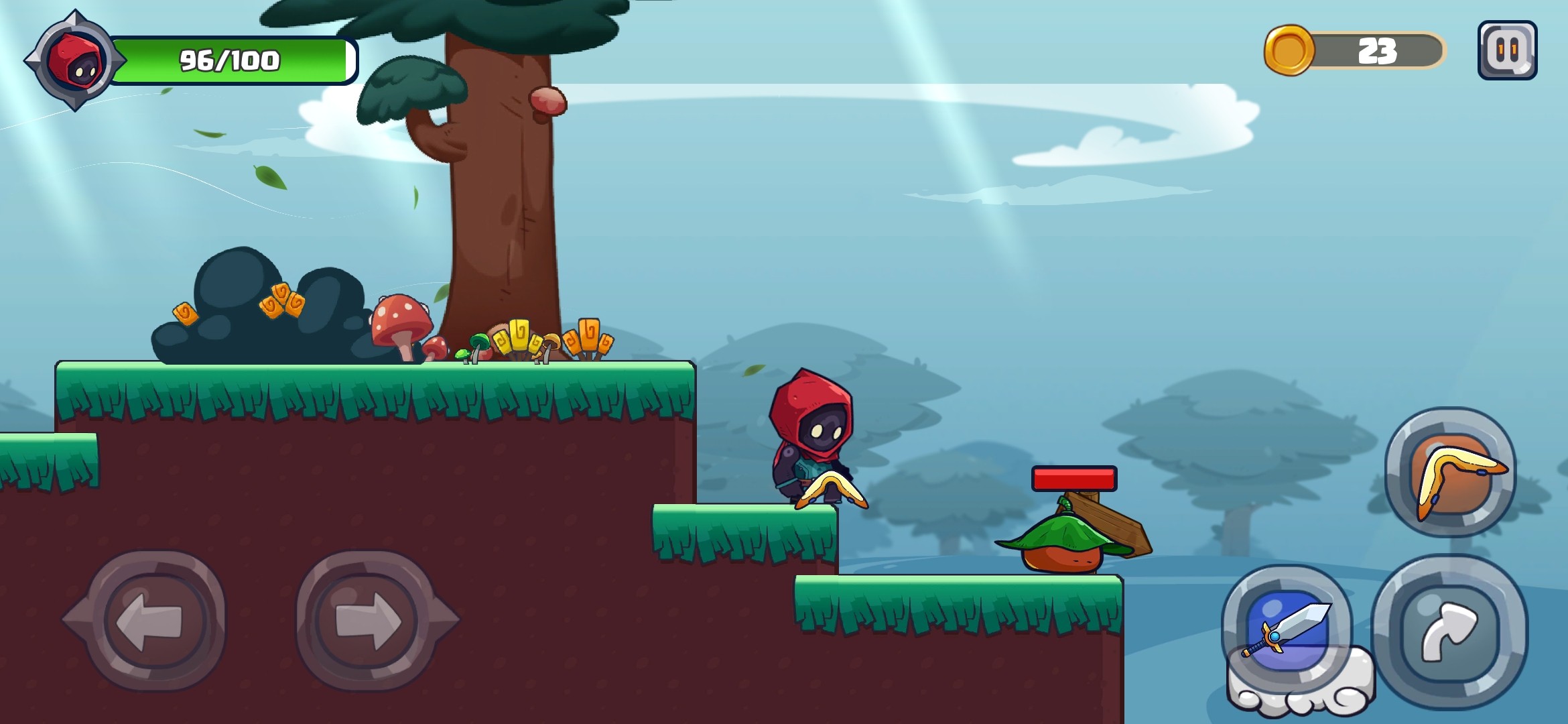Click the gold coin icon

coord(1288,51)
